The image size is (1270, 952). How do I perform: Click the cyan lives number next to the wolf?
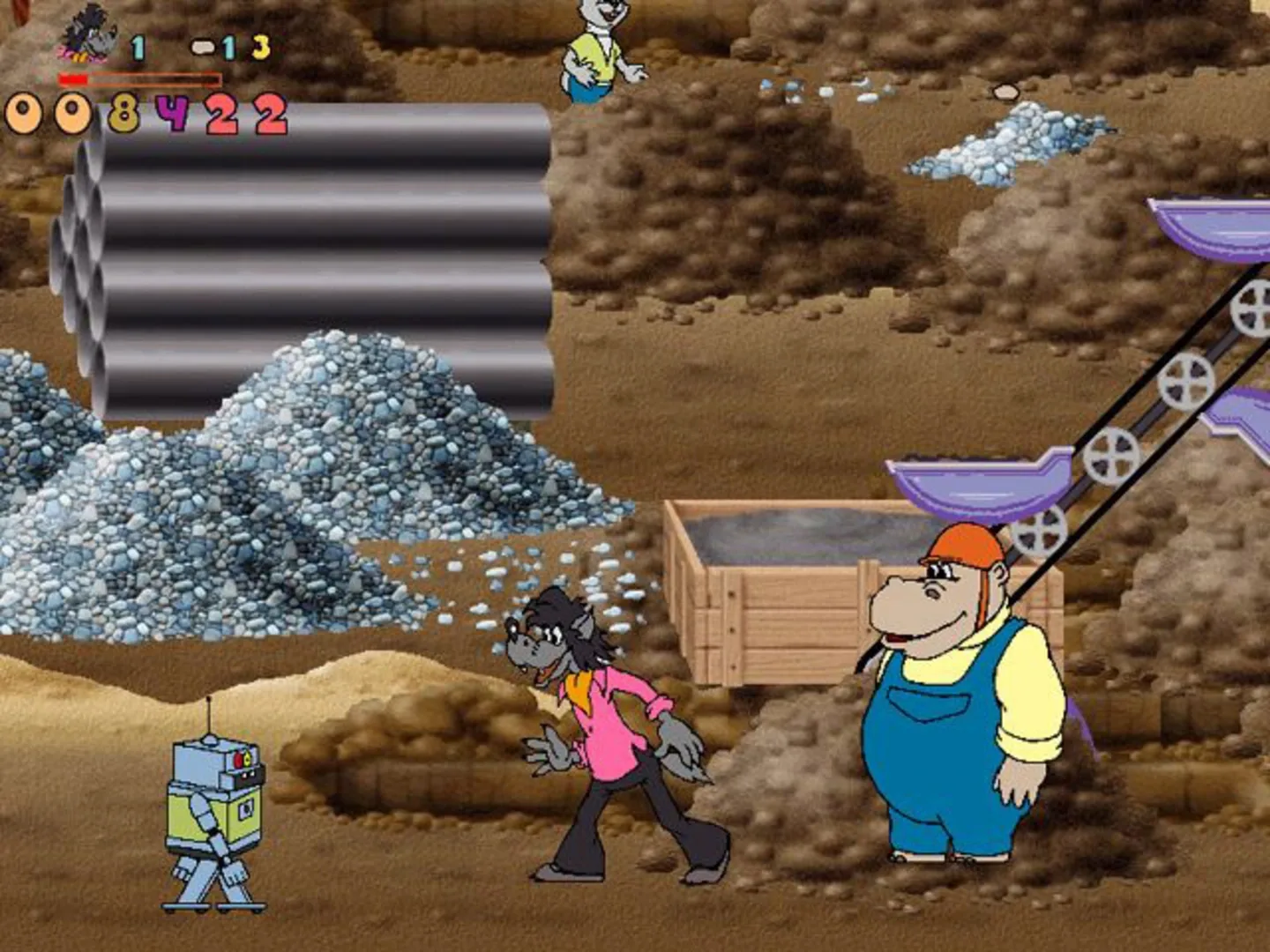tap(139, 48)
